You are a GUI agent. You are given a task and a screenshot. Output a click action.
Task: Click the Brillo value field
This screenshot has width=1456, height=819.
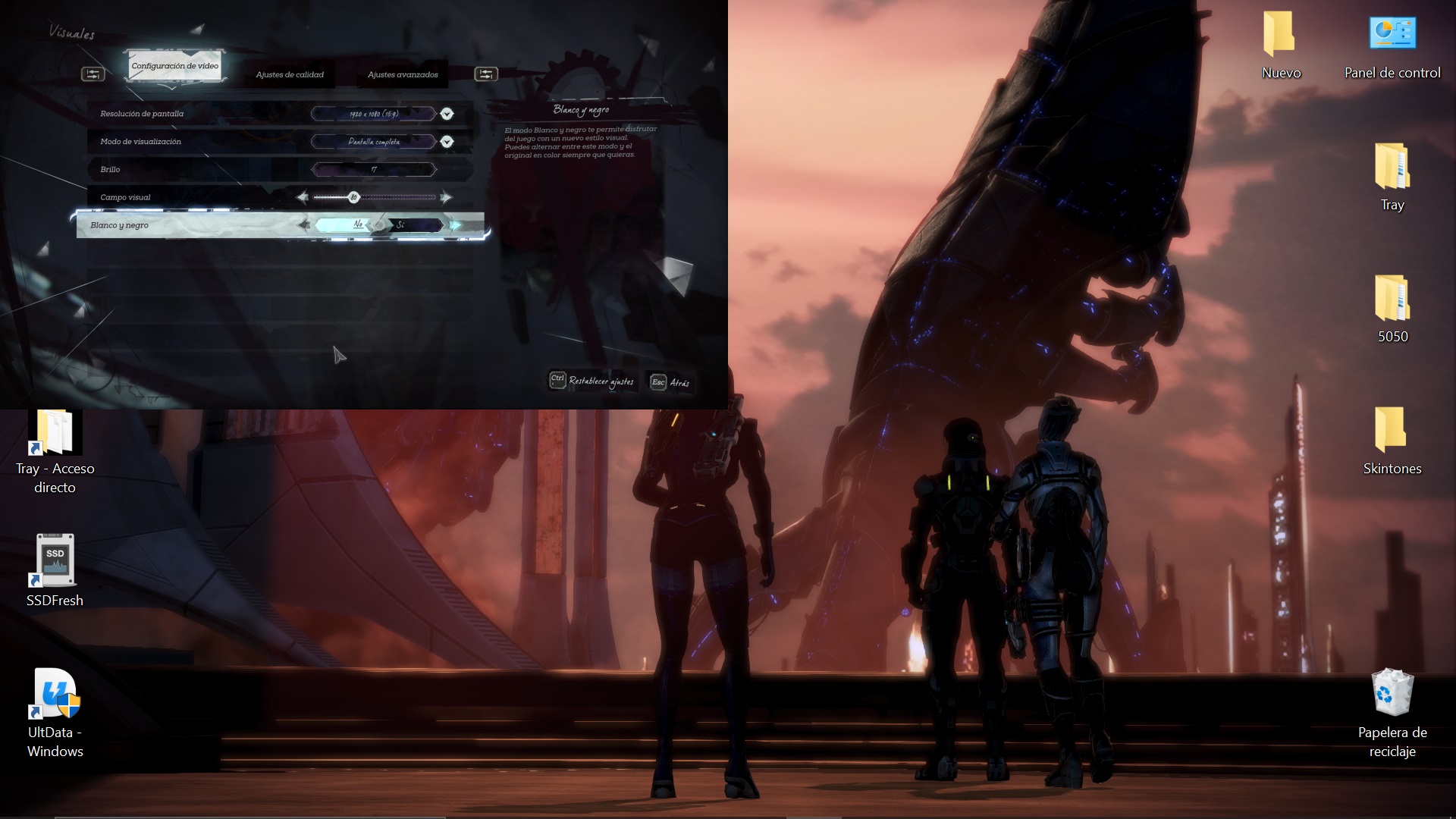point(374,169)
